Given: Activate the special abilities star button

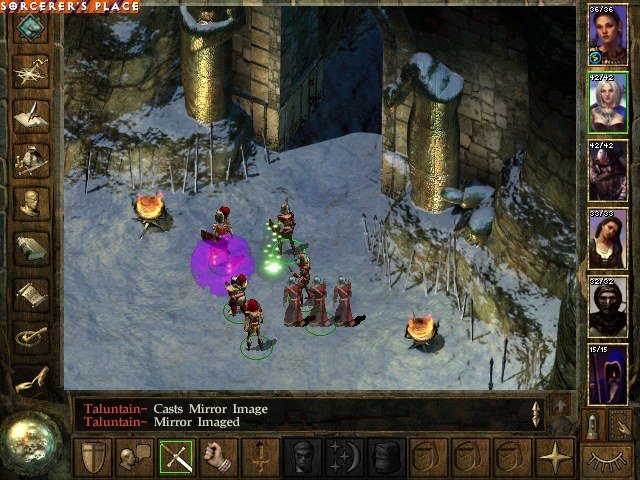Looking at the screenshot, I should (x=553, y=457).
